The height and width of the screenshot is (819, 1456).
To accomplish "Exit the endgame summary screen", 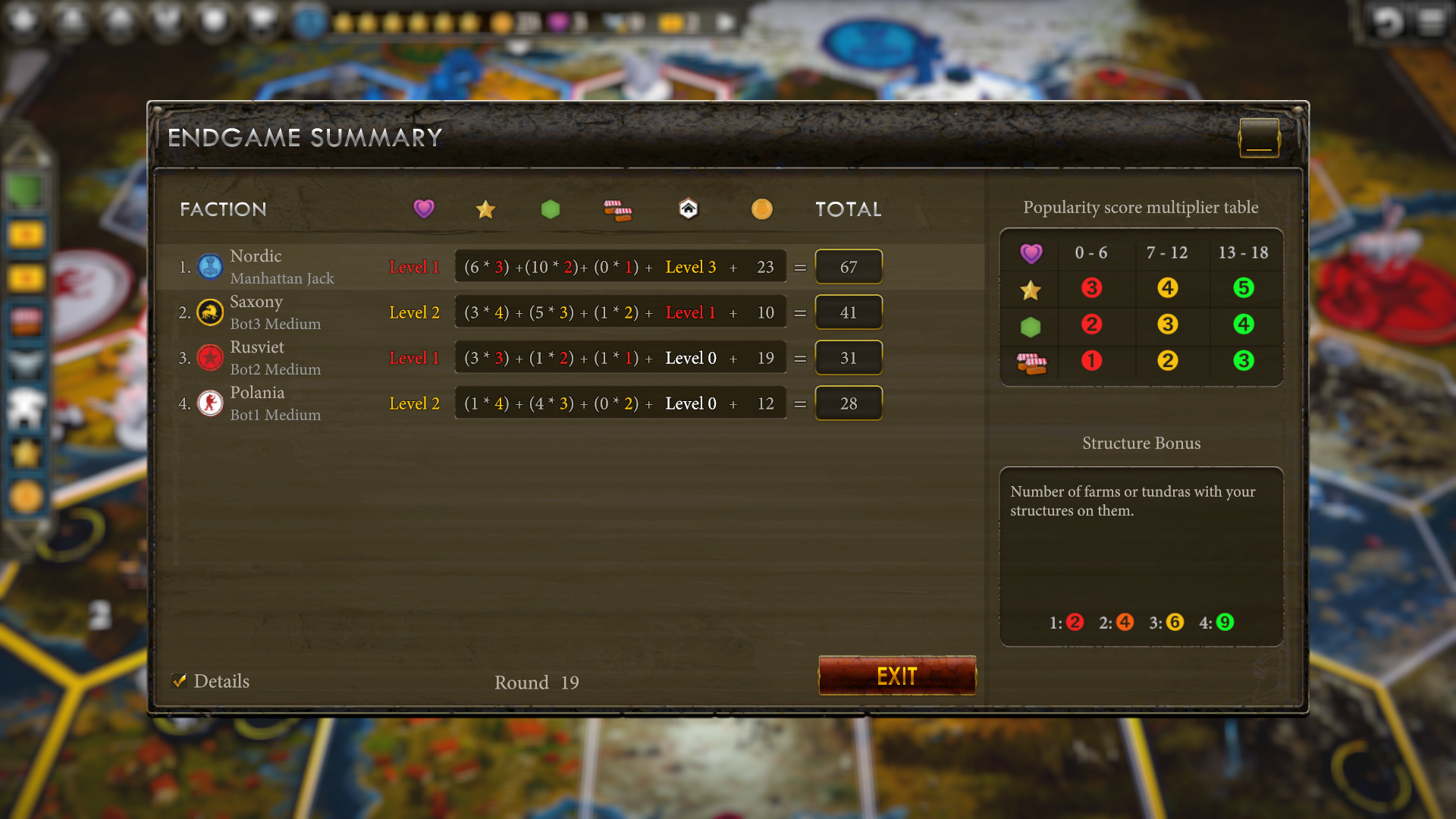I will pyautogui.click(x=896, y=676).
